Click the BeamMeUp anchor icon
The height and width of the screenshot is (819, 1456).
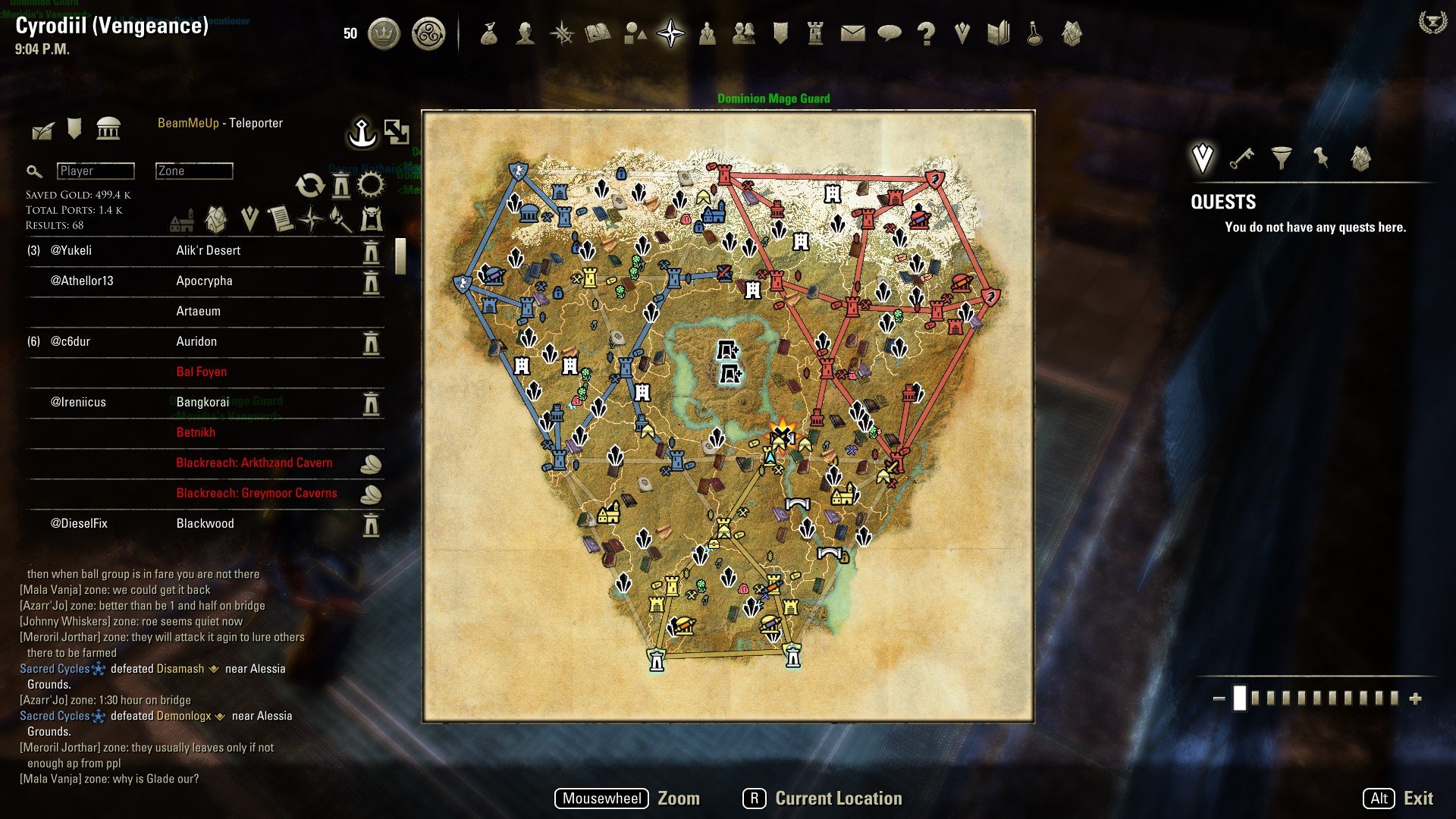click(362, 133)
